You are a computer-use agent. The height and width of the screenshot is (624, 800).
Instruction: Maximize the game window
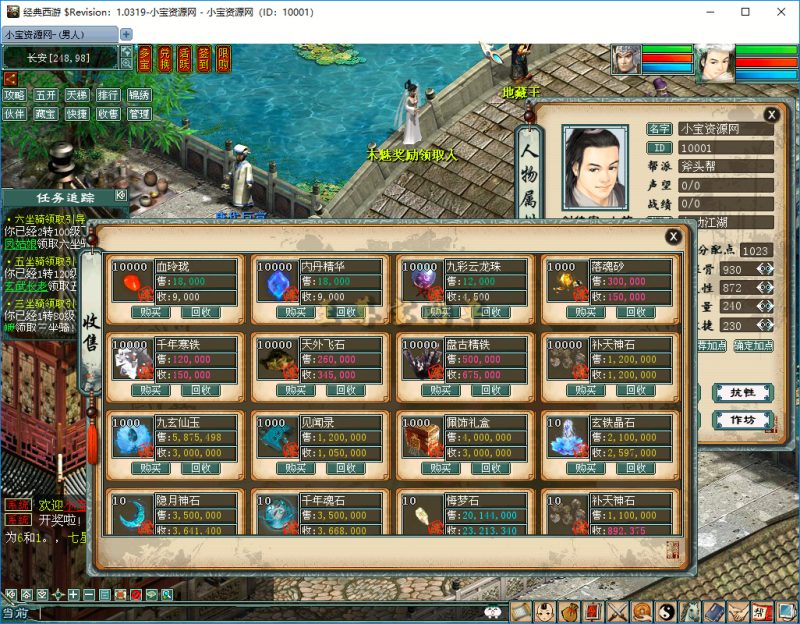pos(746,12)
